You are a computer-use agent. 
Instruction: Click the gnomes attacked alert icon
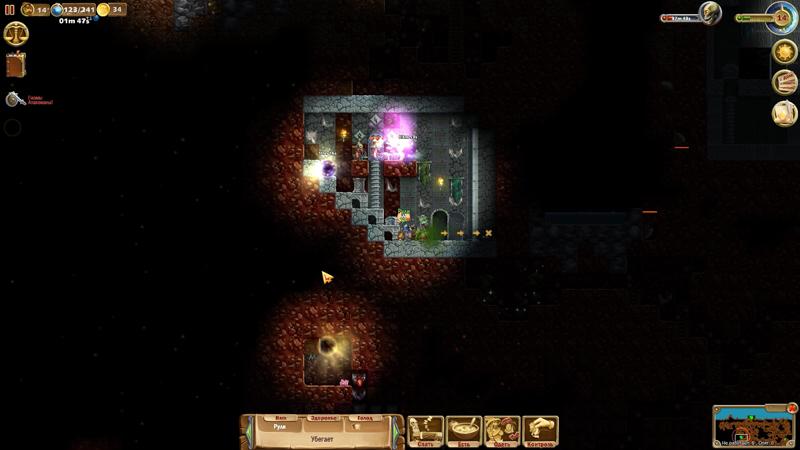coord(15,99)
